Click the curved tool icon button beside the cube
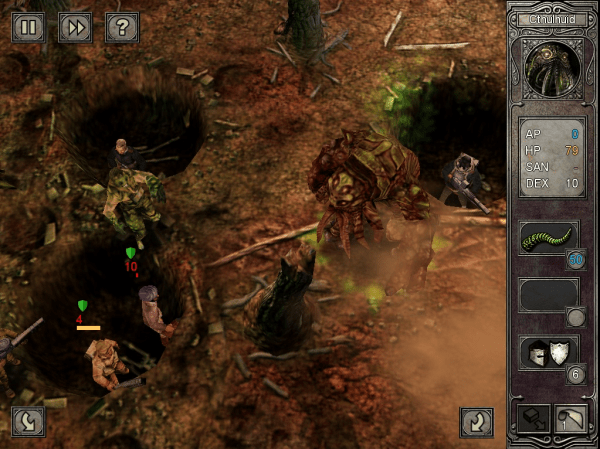 pyautogui.click(x=570, y=420)
